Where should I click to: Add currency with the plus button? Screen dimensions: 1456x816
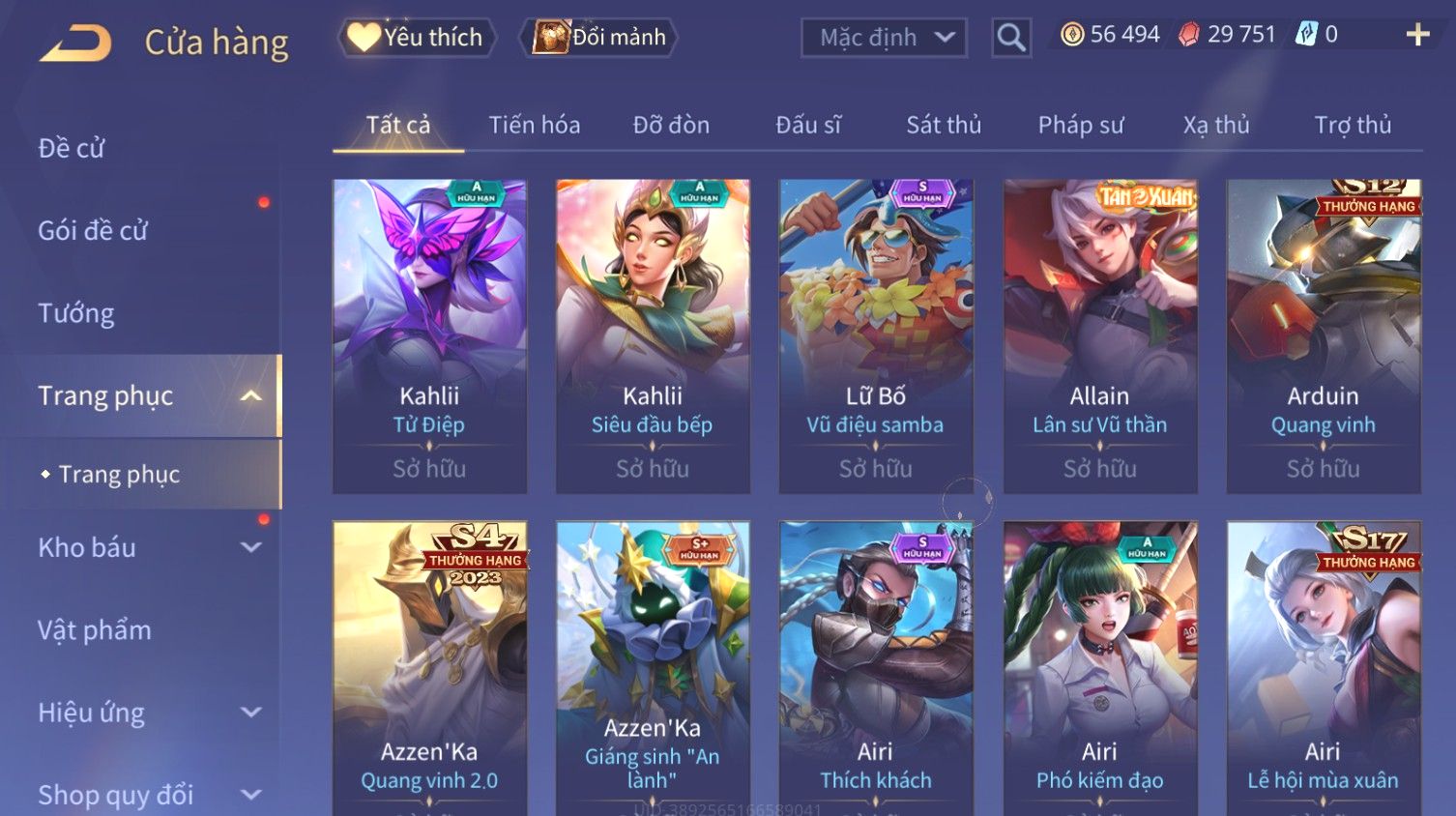[x=1417, y=36]
